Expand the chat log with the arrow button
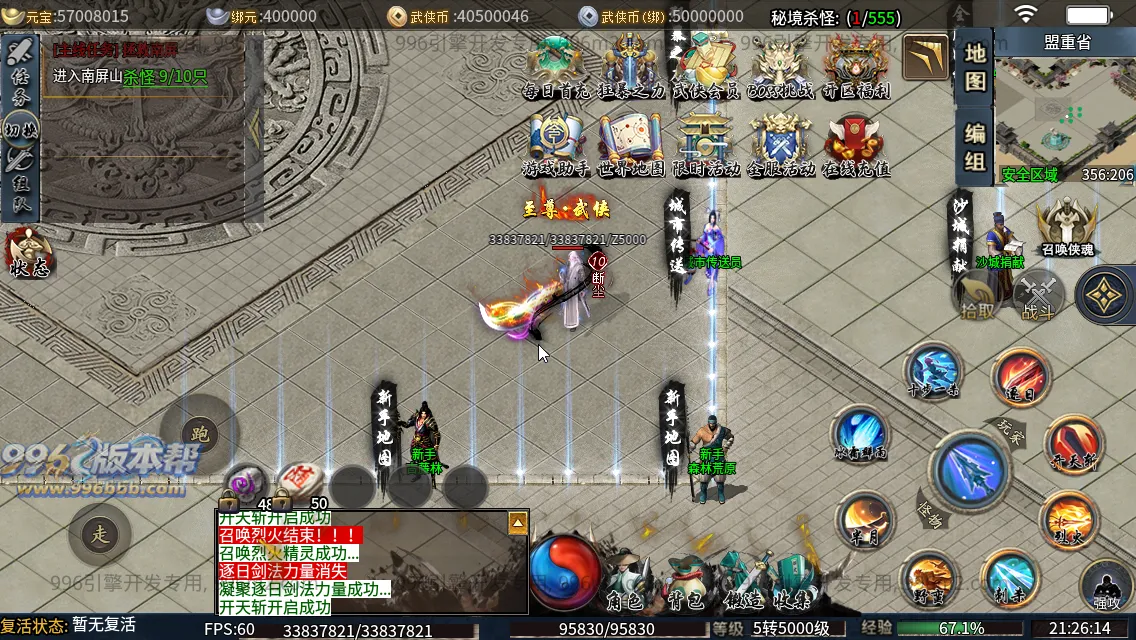The height and width of the screenshot is (640, 1136). (517, 523)
